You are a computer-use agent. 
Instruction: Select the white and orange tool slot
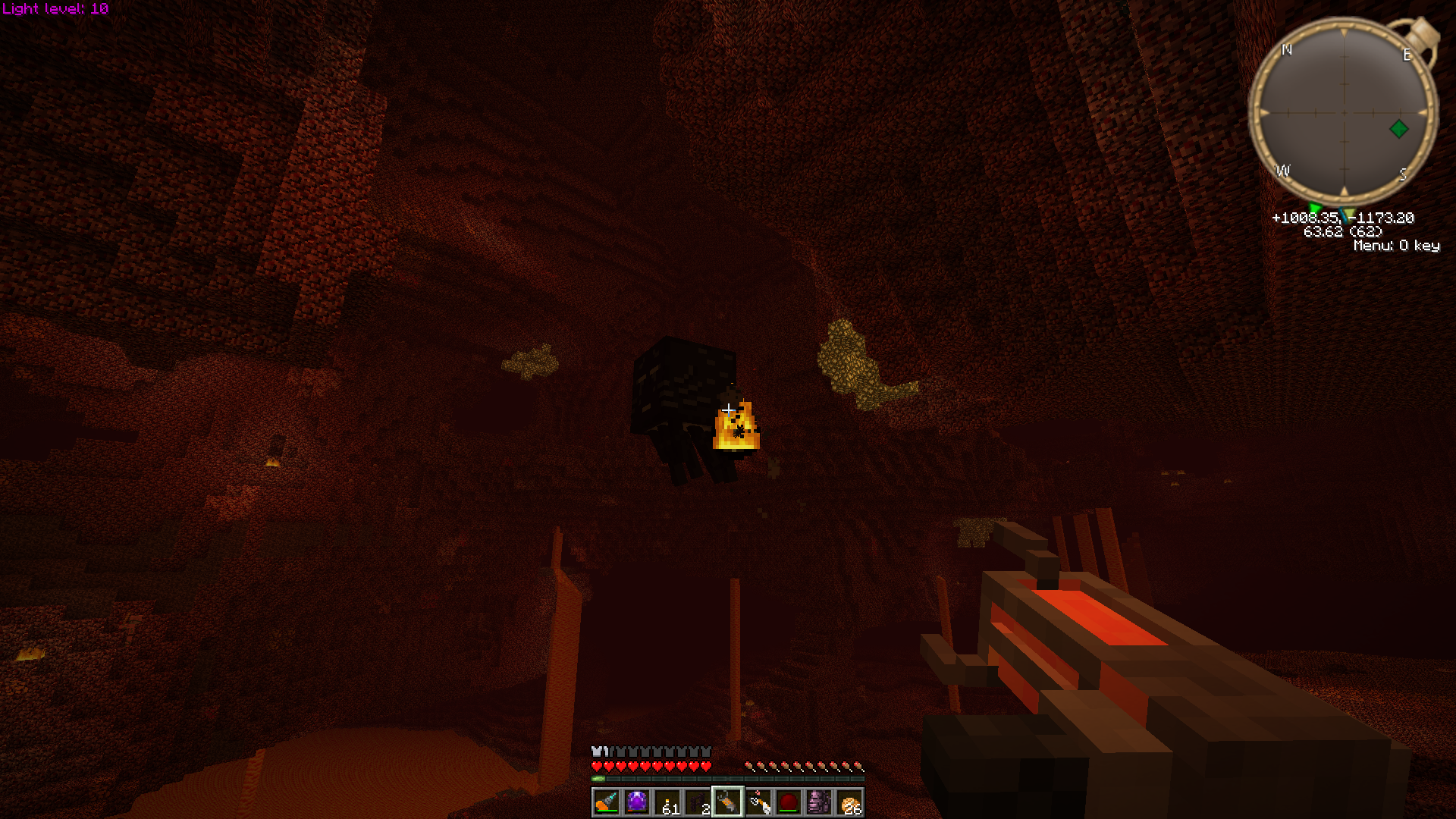pyautogui.click(x=758, y=802)
